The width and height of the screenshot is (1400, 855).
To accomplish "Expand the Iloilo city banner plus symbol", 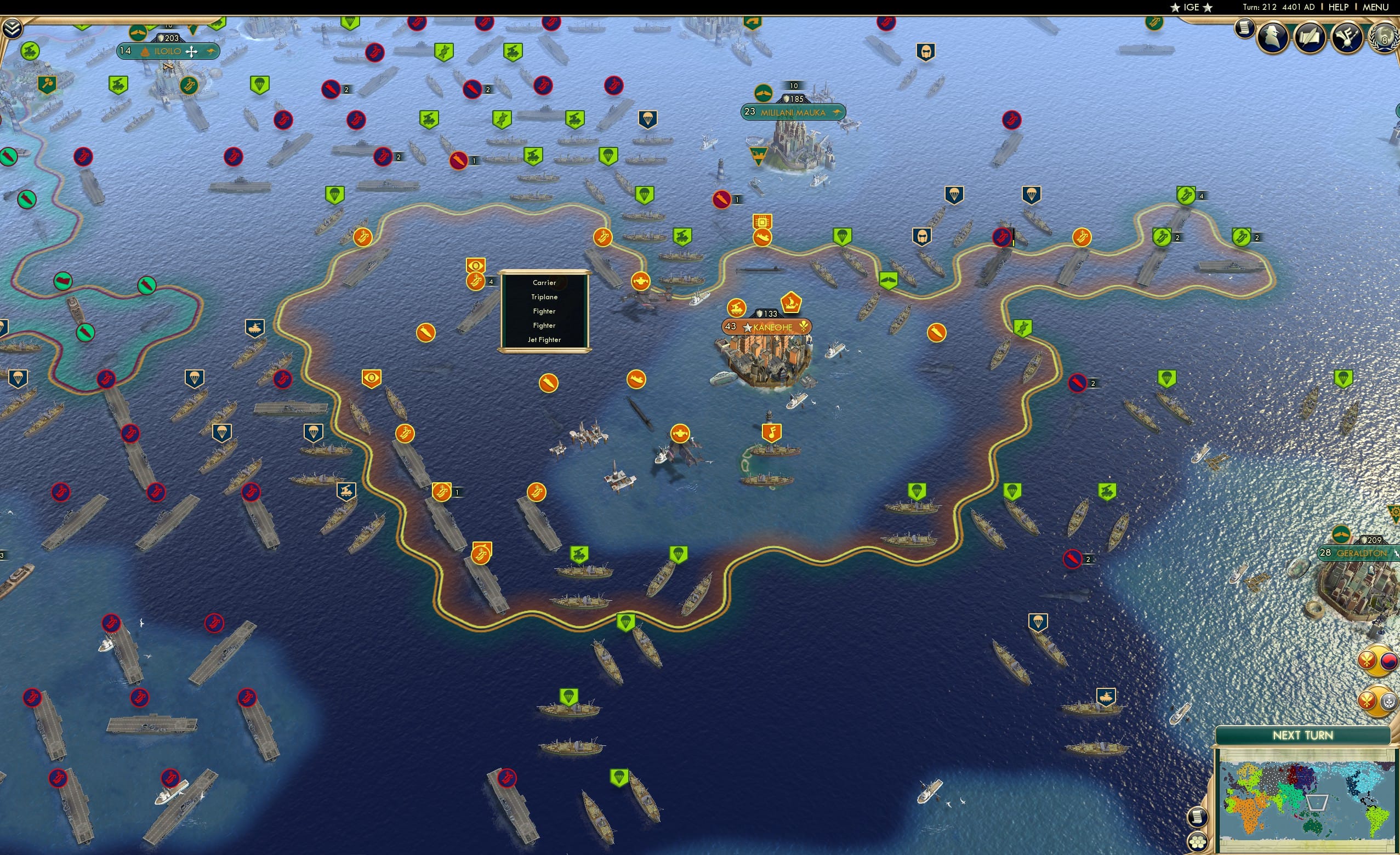I will [191, 51].
